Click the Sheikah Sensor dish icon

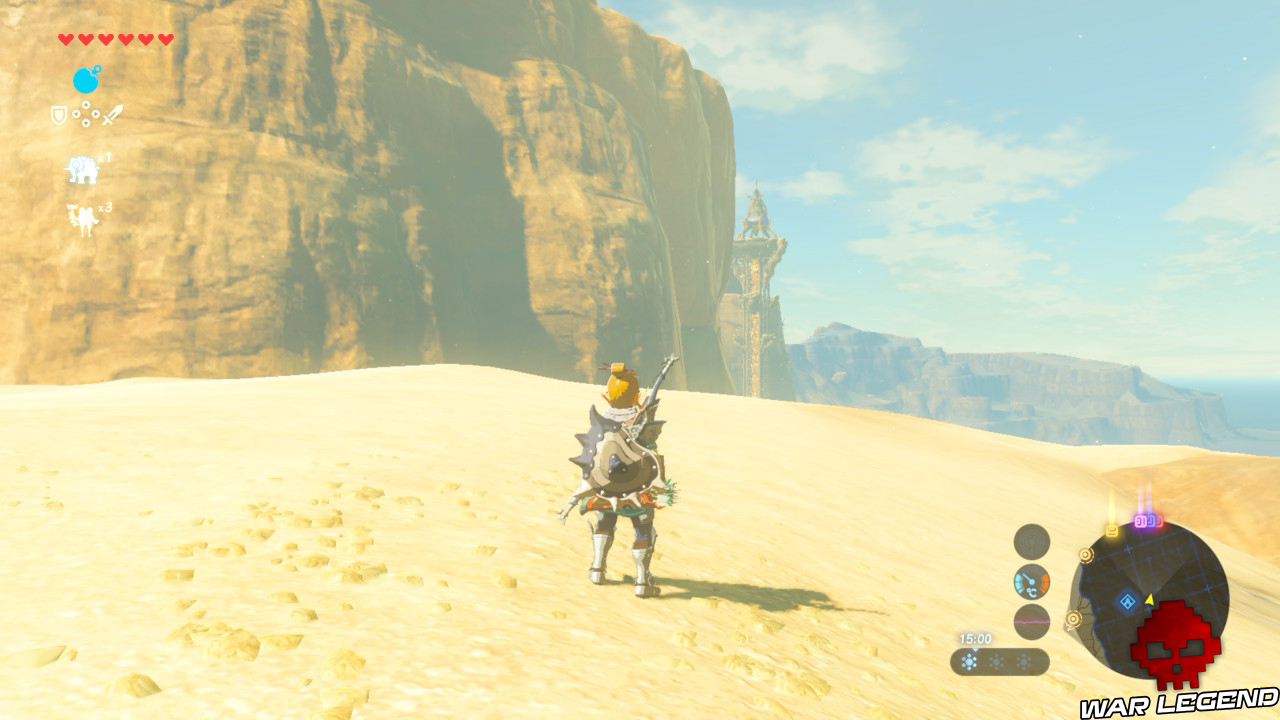point(1030,540)
